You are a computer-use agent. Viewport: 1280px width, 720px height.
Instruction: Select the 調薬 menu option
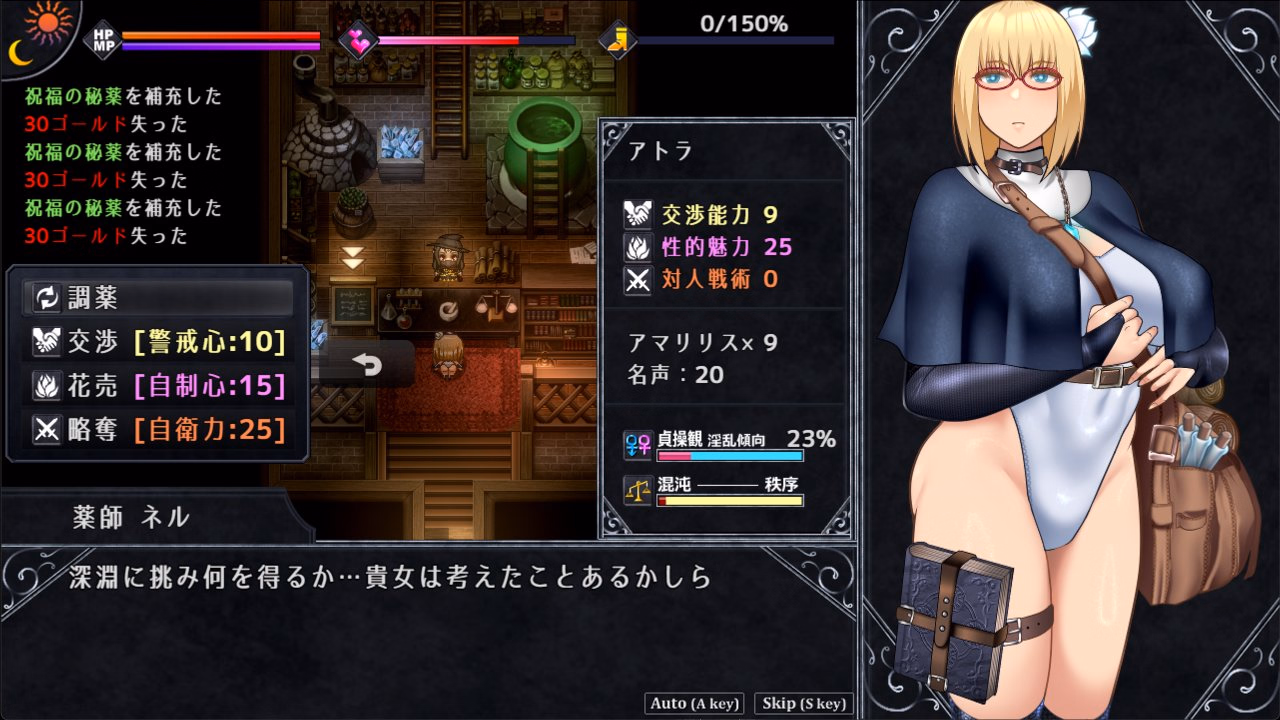[x=157, y=297]
